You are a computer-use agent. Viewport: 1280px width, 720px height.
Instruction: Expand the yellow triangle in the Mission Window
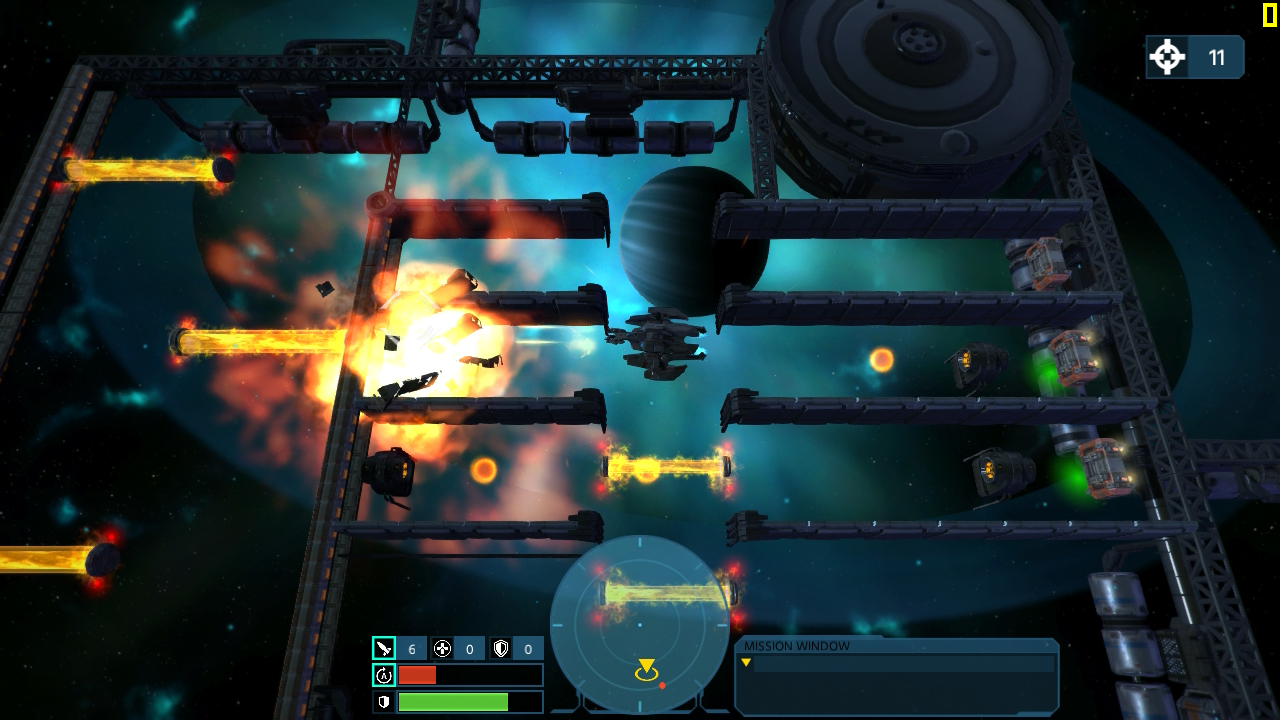746,662
